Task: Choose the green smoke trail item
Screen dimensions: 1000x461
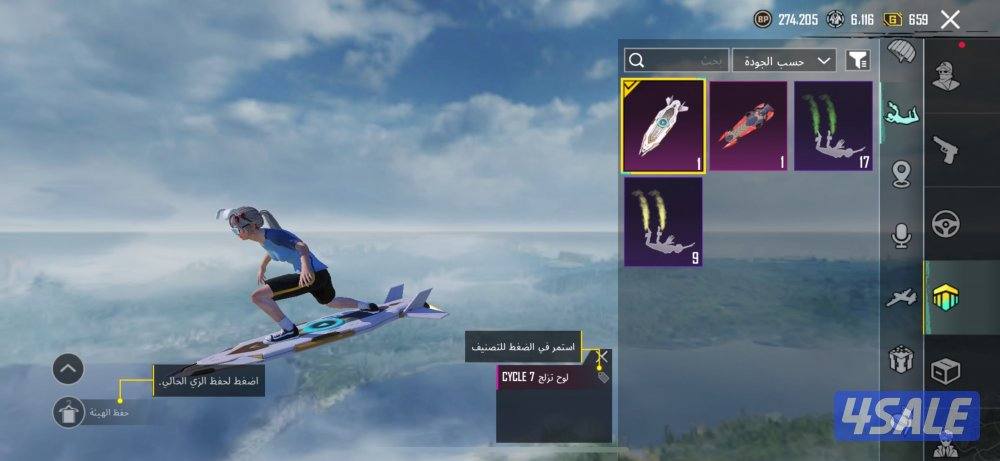Action: (x=833, y=126)
